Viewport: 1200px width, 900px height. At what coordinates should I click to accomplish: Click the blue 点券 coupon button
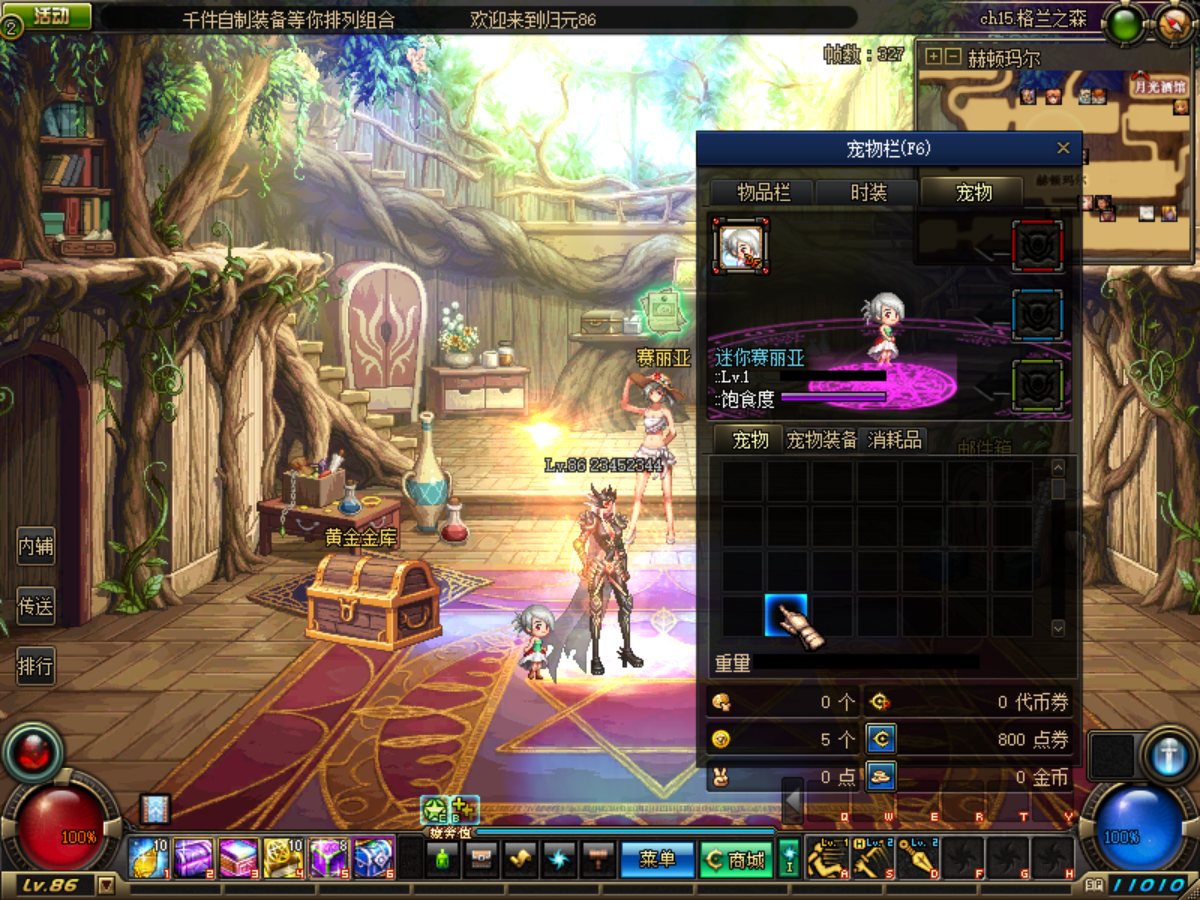point(880,739)
